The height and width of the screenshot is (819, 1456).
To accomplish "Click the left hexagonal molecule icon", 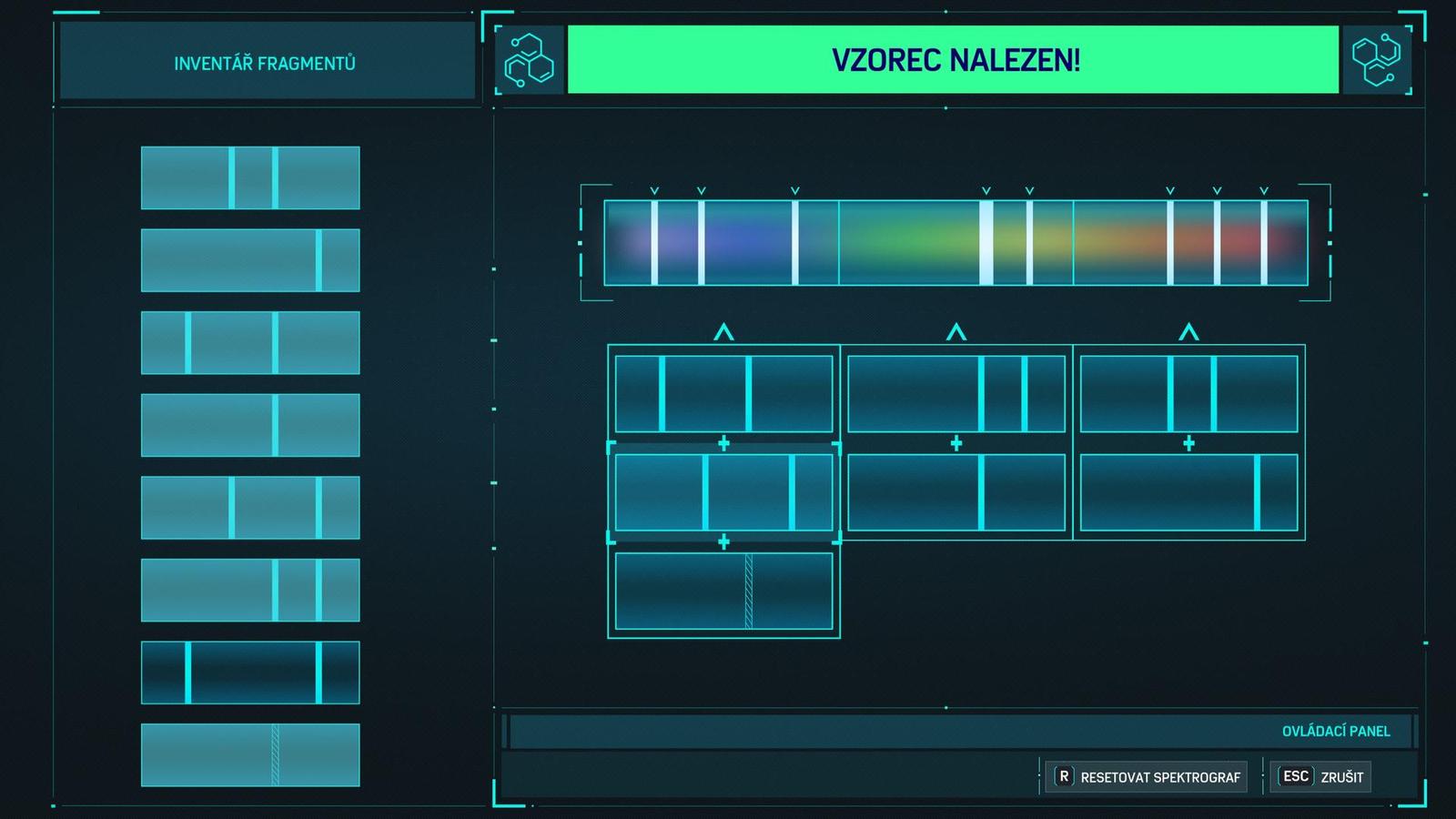I will (x=531, y=62).
